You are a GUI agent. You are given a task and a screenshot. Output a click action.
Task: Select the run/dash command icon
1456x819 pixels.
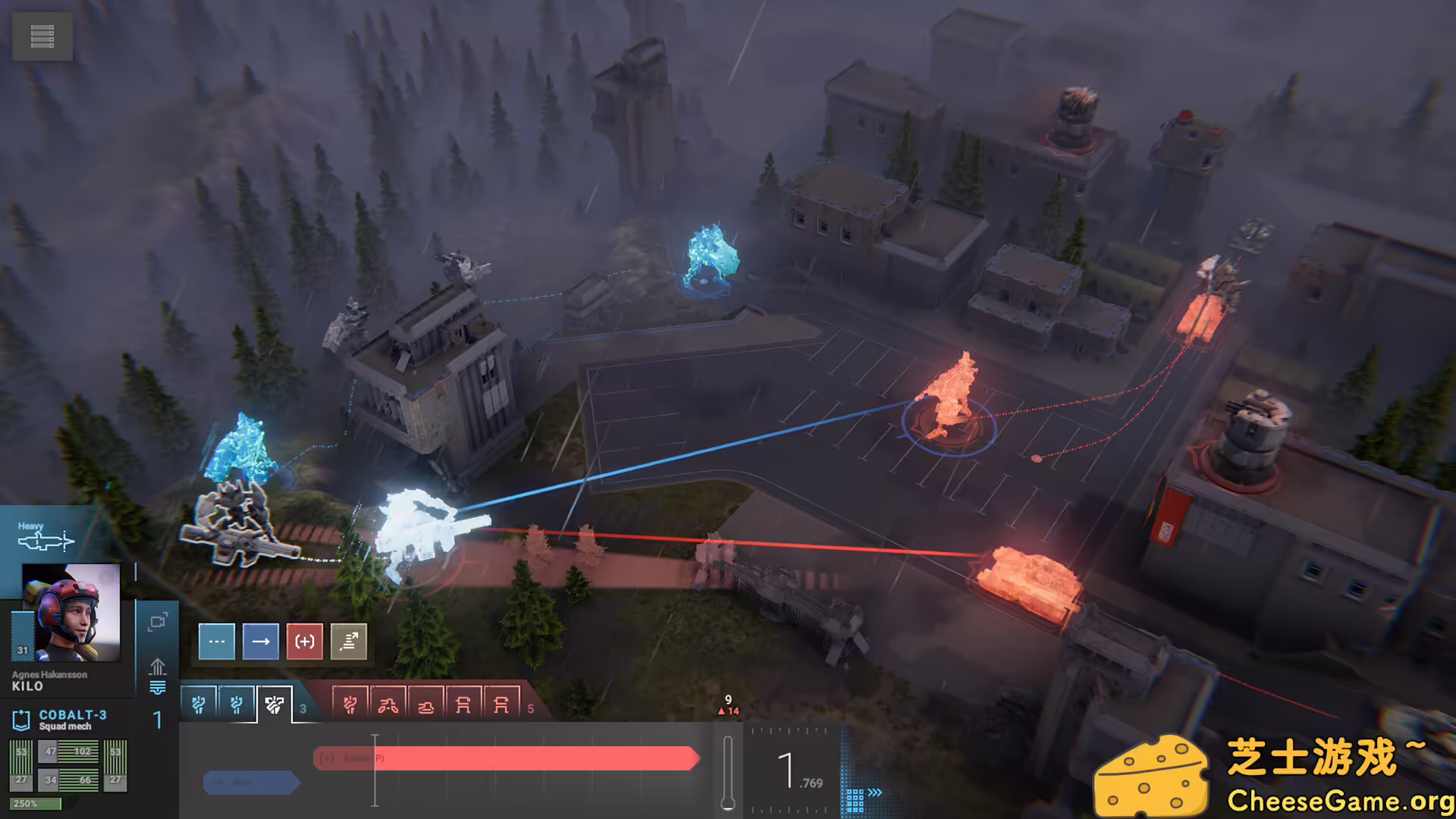349,642
